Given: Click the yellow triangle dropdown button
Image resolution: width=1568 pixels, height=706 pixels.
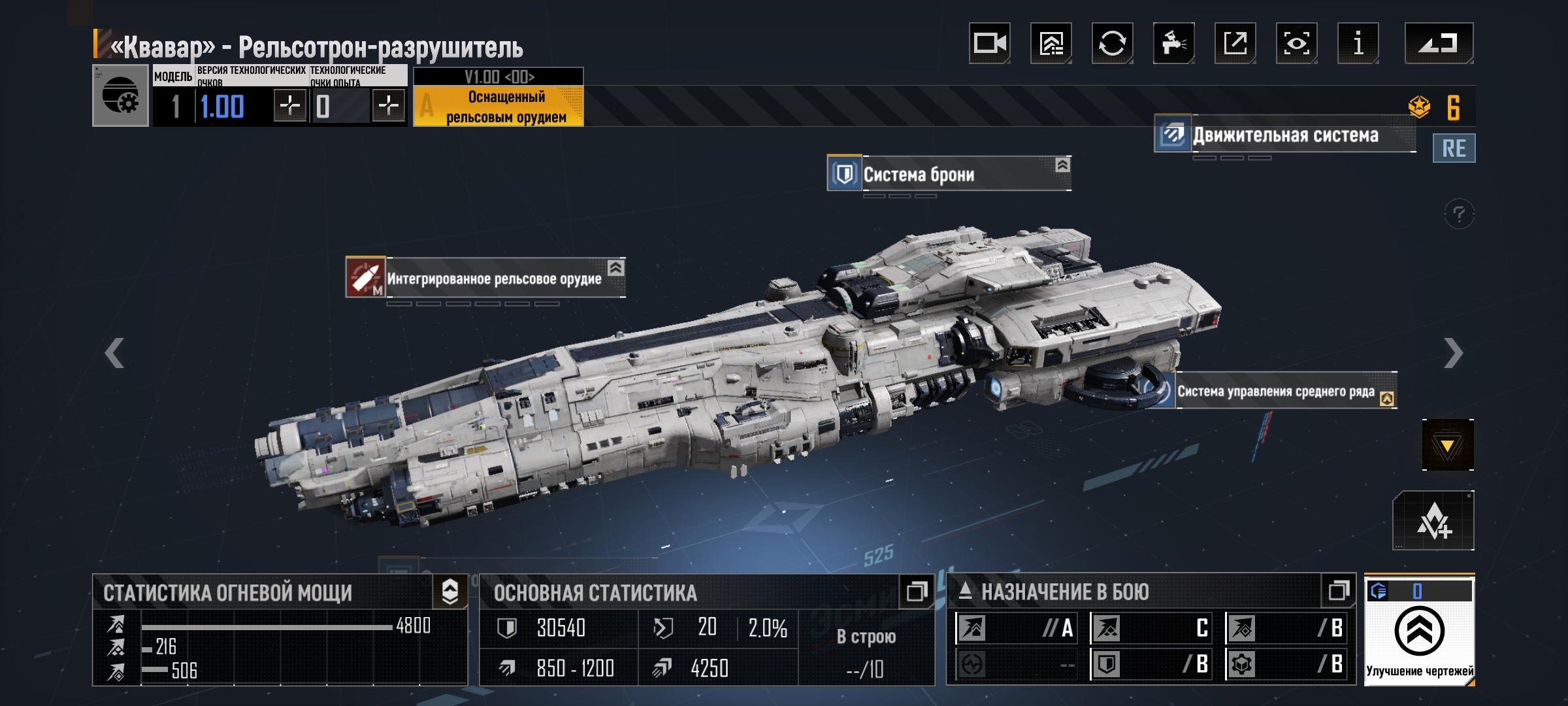Looking at the screenshot, I should click(x=1448, y=445).
